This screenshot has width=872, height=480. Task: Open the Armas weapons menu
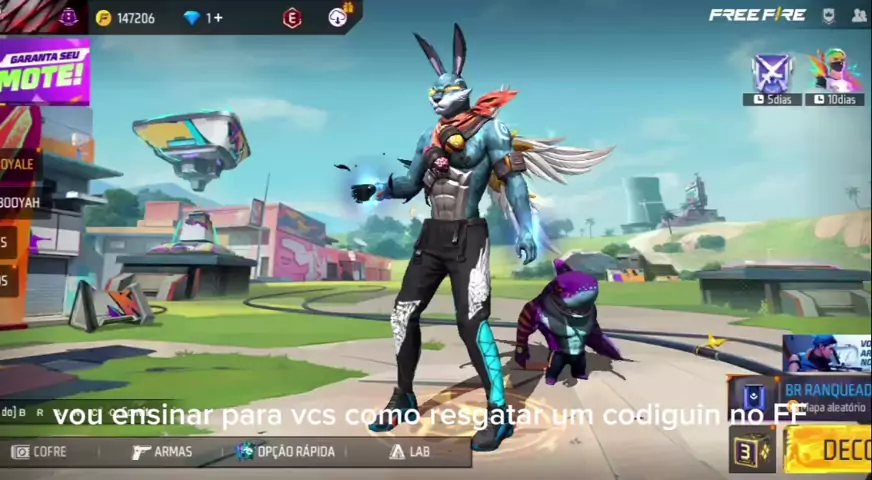pyautogui.click(x=162, y=452)
